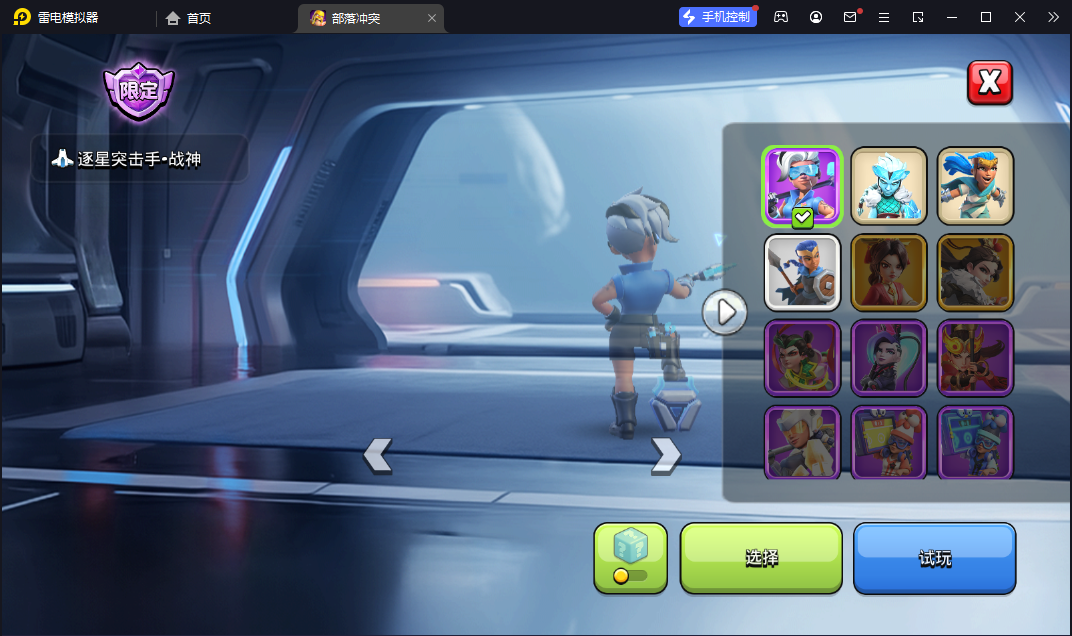The height and width of the screenshot is (636, 1072).
Task: Open the emulator's 手机控制 phone control
Action: click(717, 17)
